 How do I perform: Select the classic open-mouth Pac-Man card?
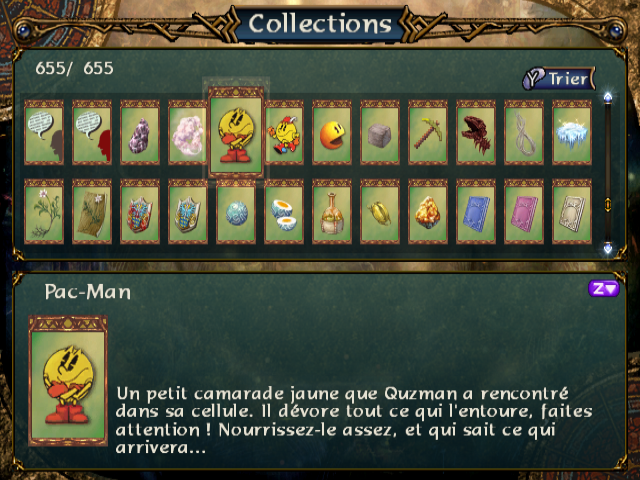(x=332, y=132)
